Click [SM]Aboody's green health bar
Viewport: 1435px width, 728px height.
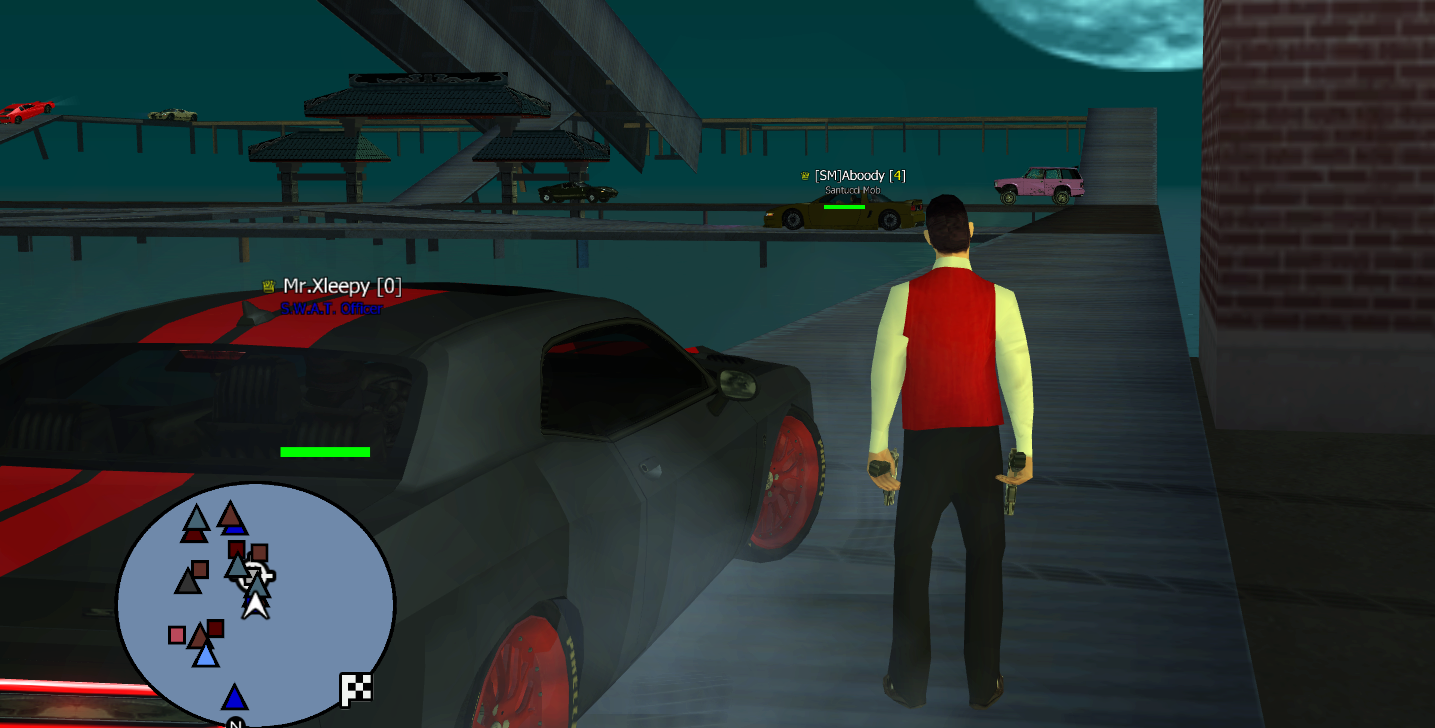[843, 207]
